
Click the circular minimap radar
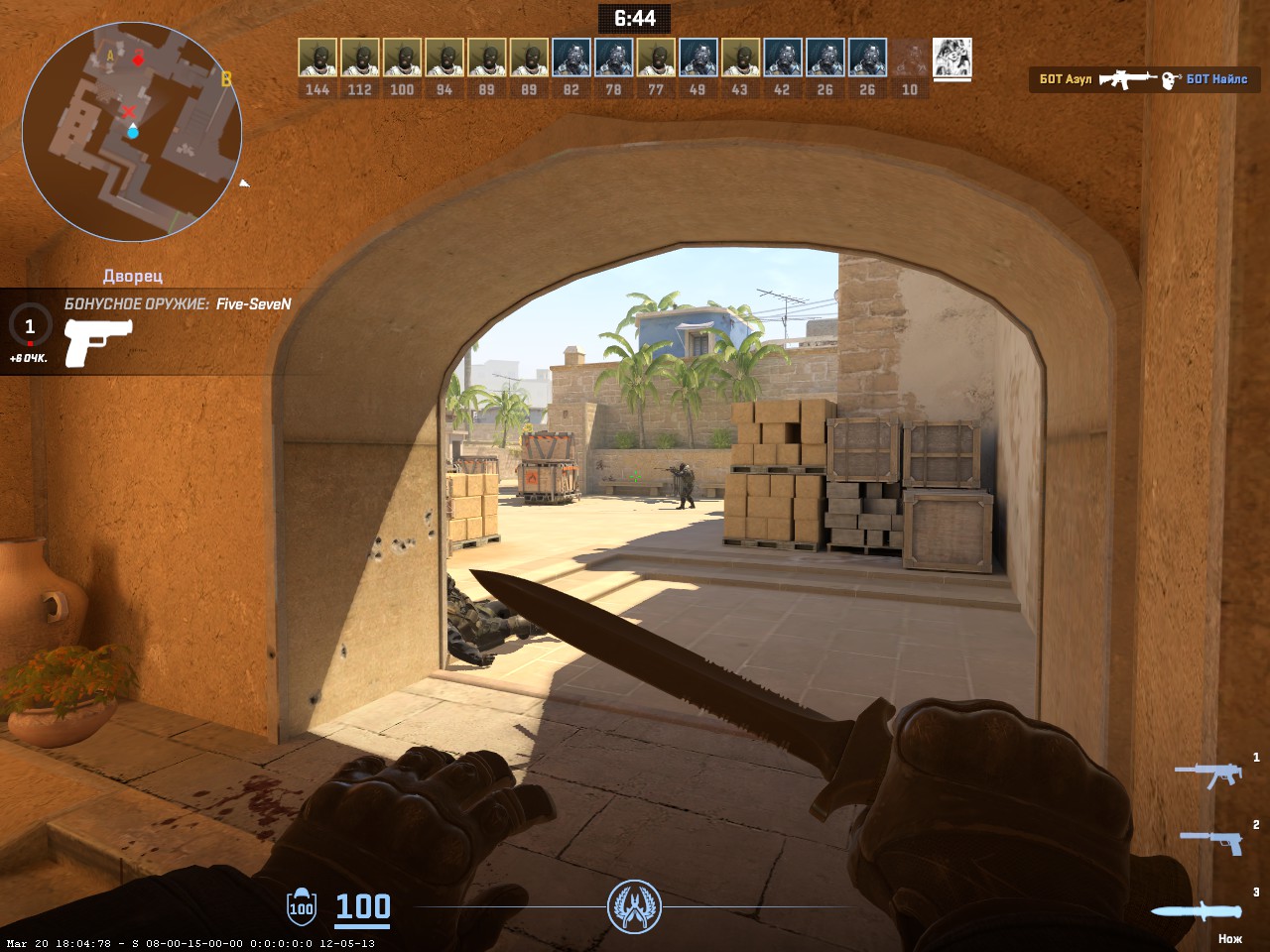coord(132,132)
